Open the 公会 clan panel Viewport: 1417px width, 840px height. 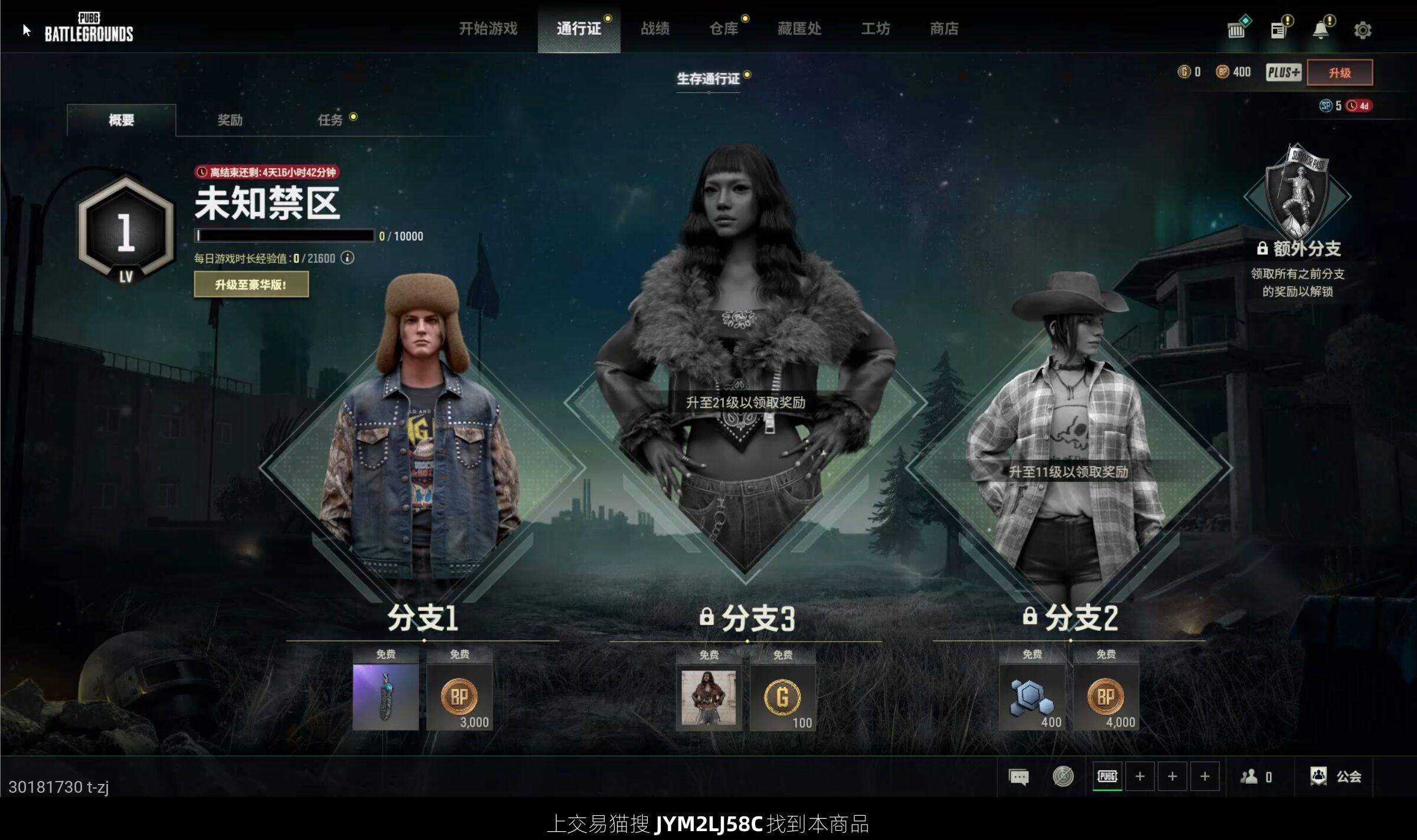click(1336, 776)
